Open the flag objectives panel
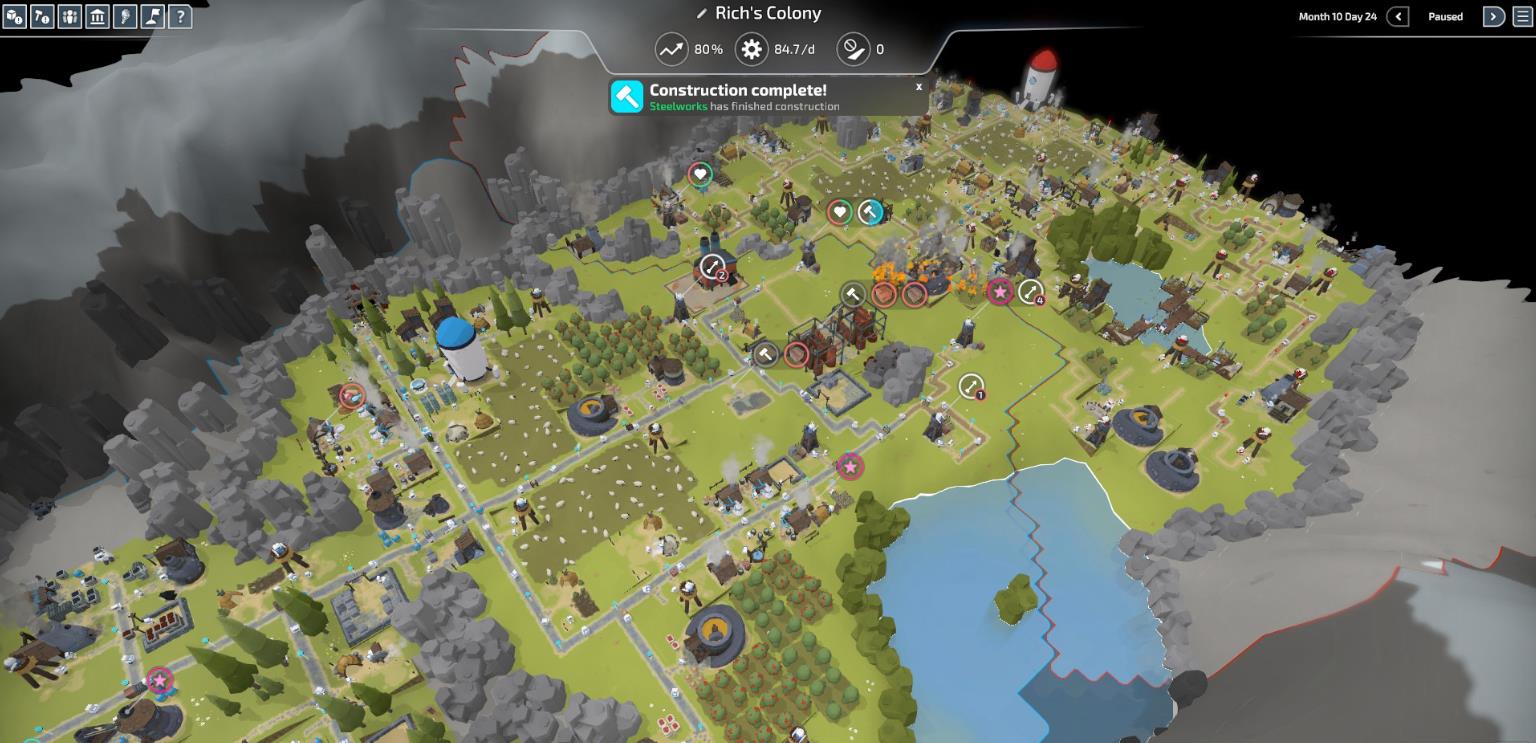Image resolution: width=1536 pixels, height=743 pixels. click(x=152, y=16)
